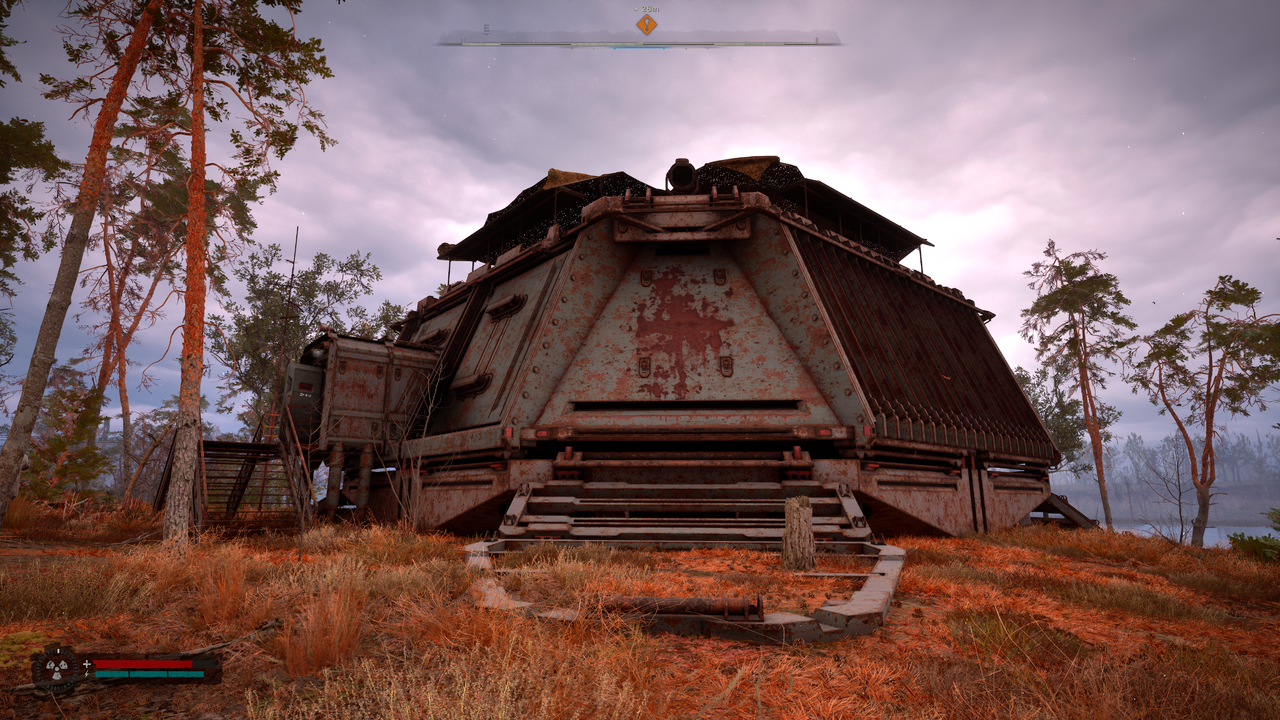Click the white tick mark atop the detector dial
Viewport: 1280px width, 720px height.
(x=58, y=651)
